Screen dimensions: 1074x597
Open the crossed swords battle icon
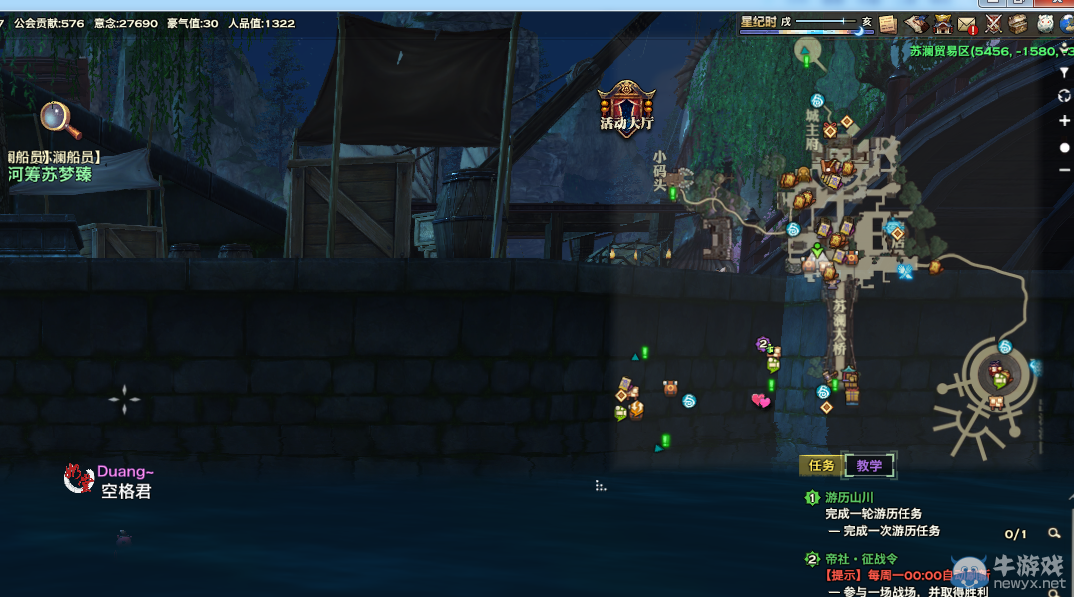click(x=993, y=24)
